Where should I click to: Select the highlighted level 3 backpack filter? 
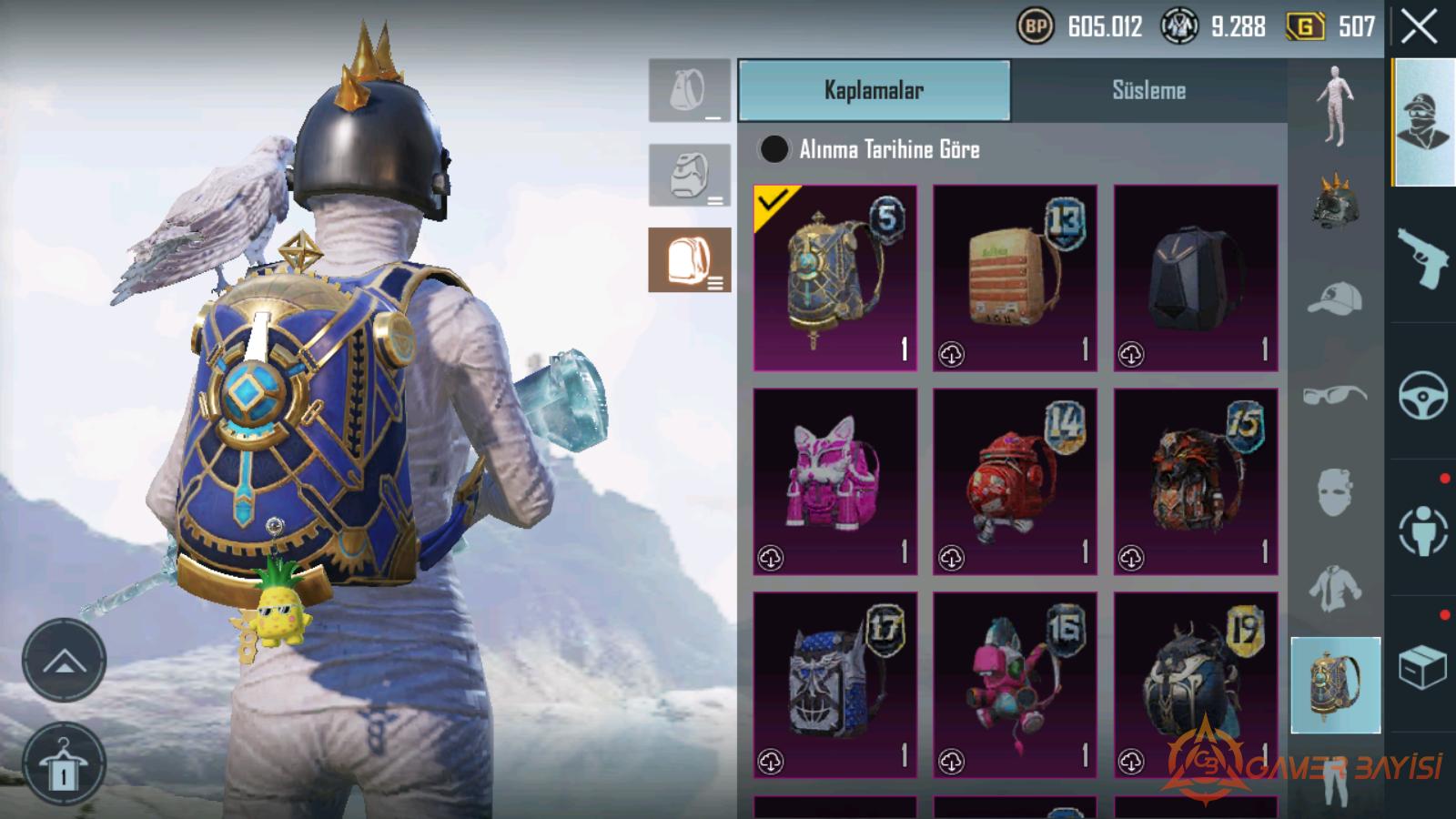coord(690,260)
